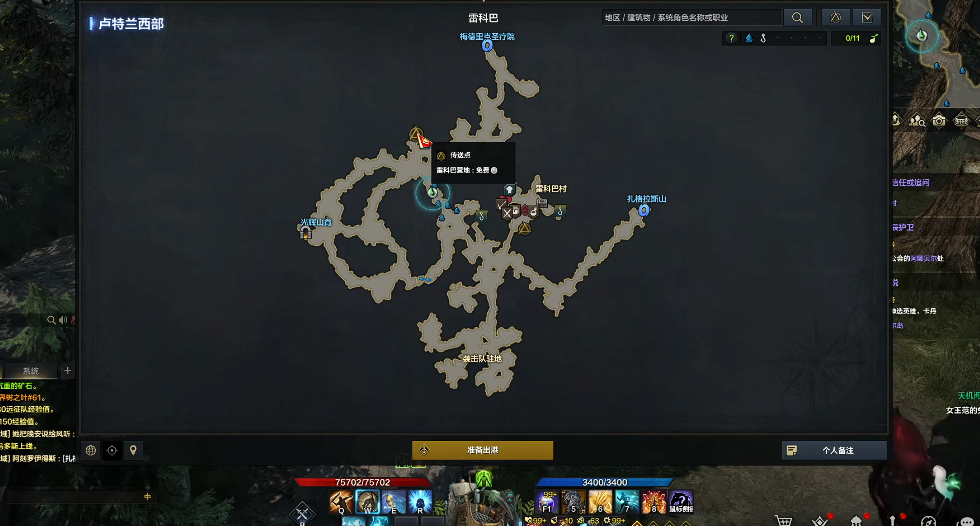Switch to the 系统 chat tab
The height and width of the screenshot is (526, 980).
pos(31,371)
